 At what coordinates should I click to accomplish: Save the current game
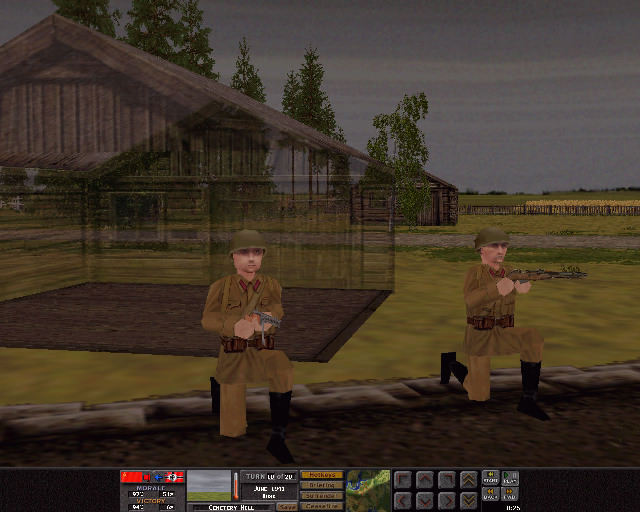click(x=286, y=507)
